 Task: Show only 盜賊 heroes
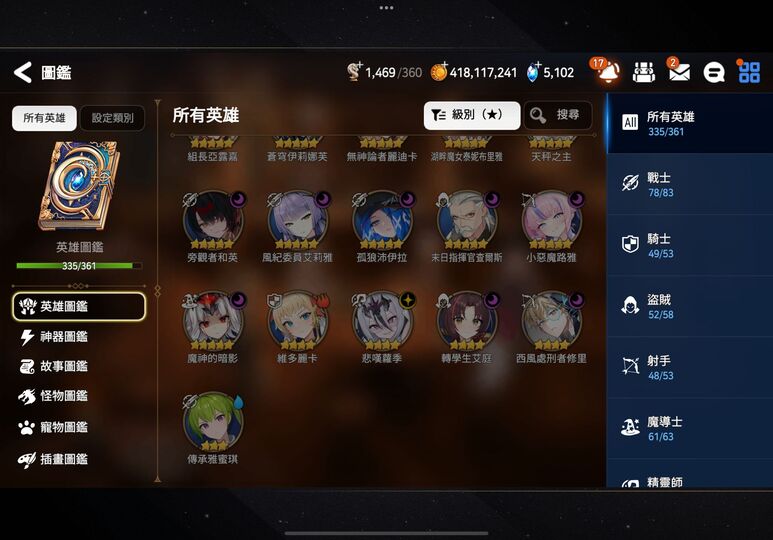coord(689,306)
